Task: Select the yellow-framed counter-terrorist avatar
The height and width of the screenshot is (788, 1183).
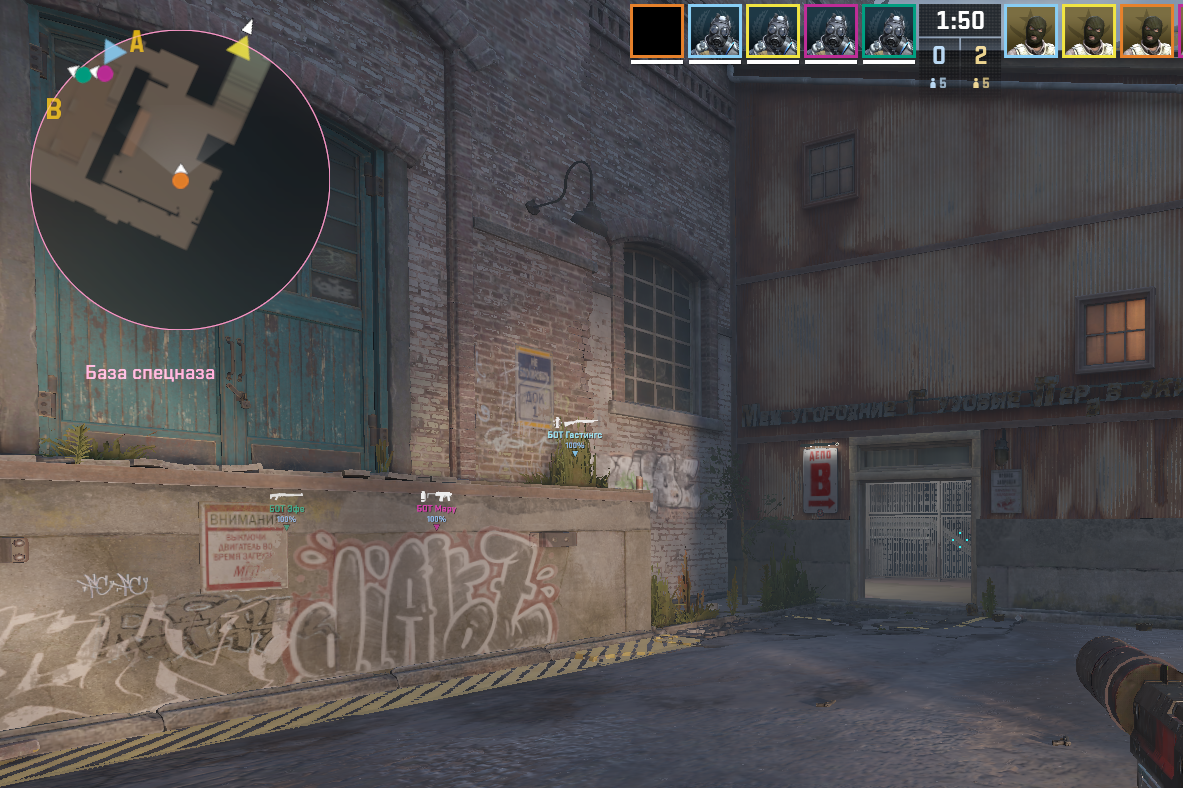Action: click(773, 31)
